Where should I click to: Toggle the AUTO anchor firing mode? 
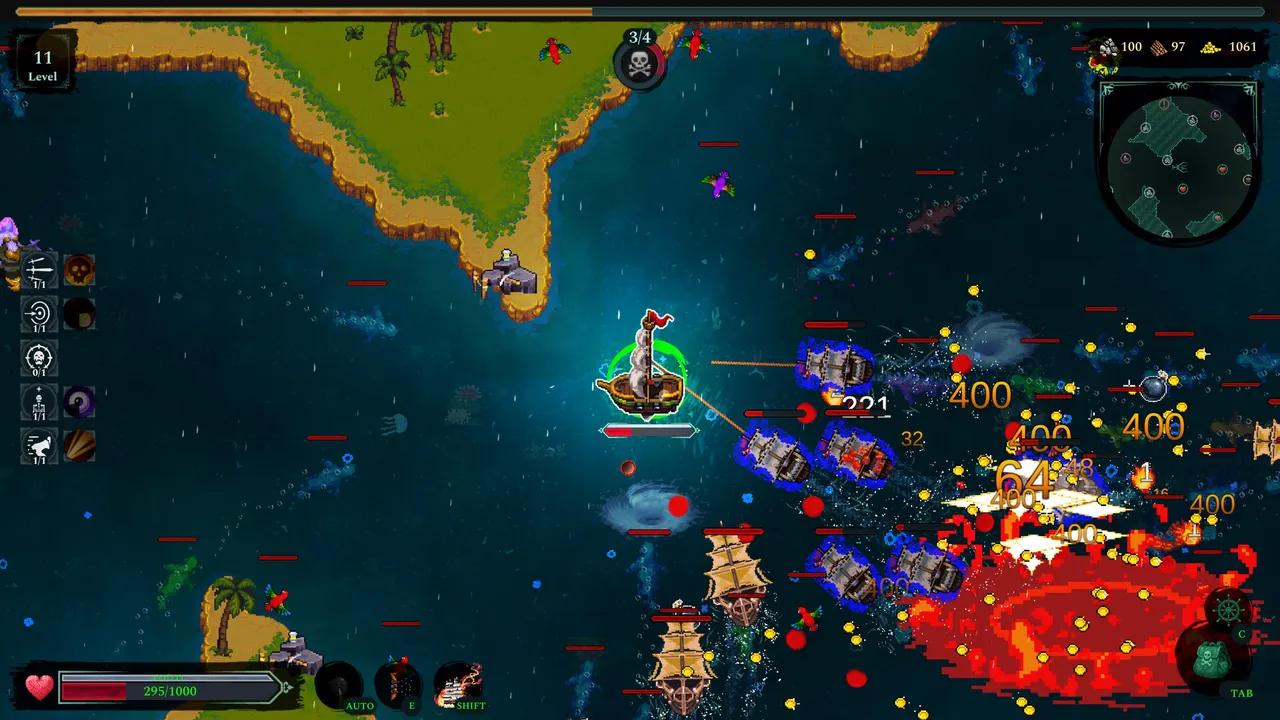point(340,683)
